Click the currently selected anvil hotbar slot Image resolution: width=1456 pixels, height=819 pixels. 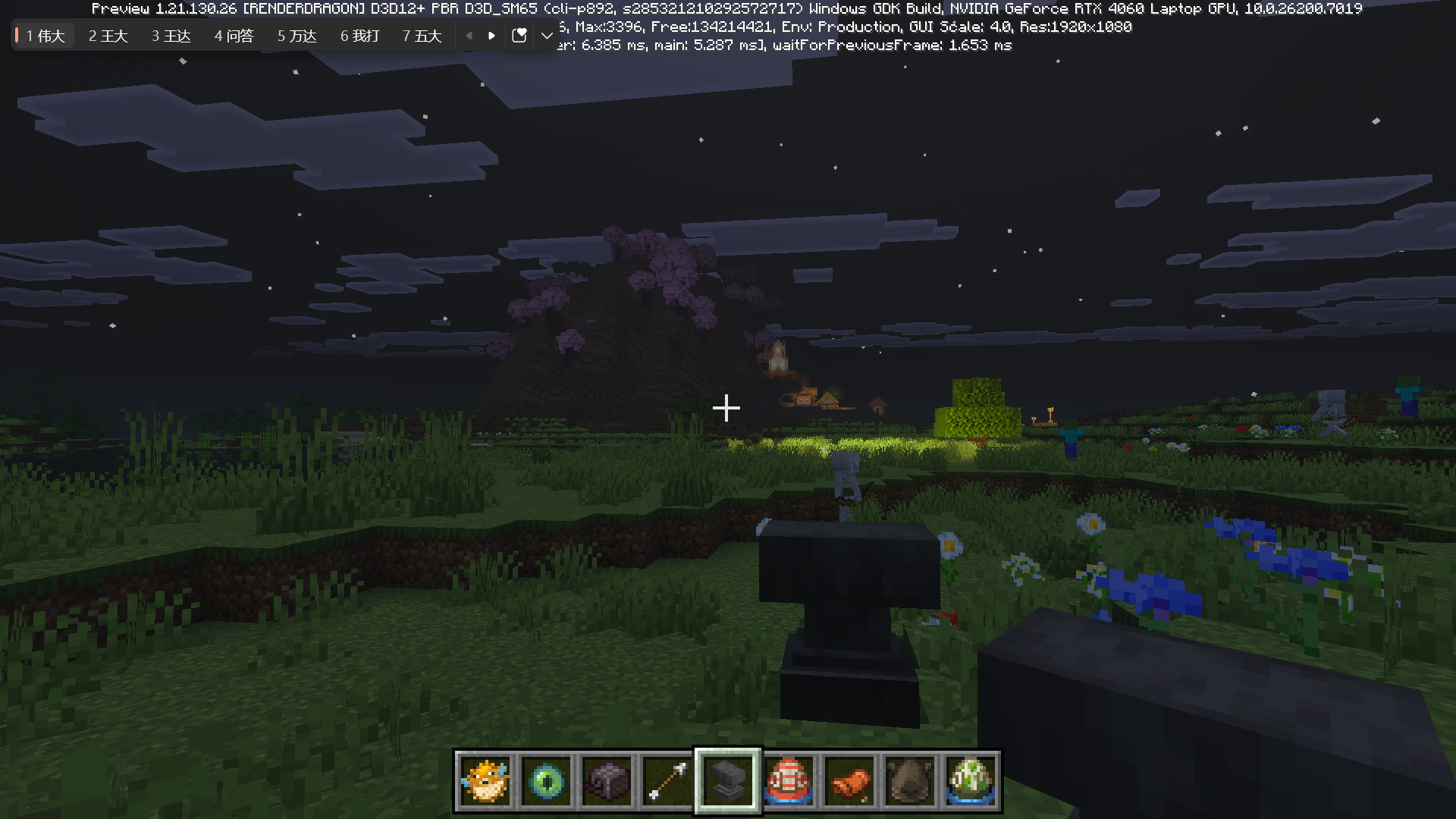[727, 781]
